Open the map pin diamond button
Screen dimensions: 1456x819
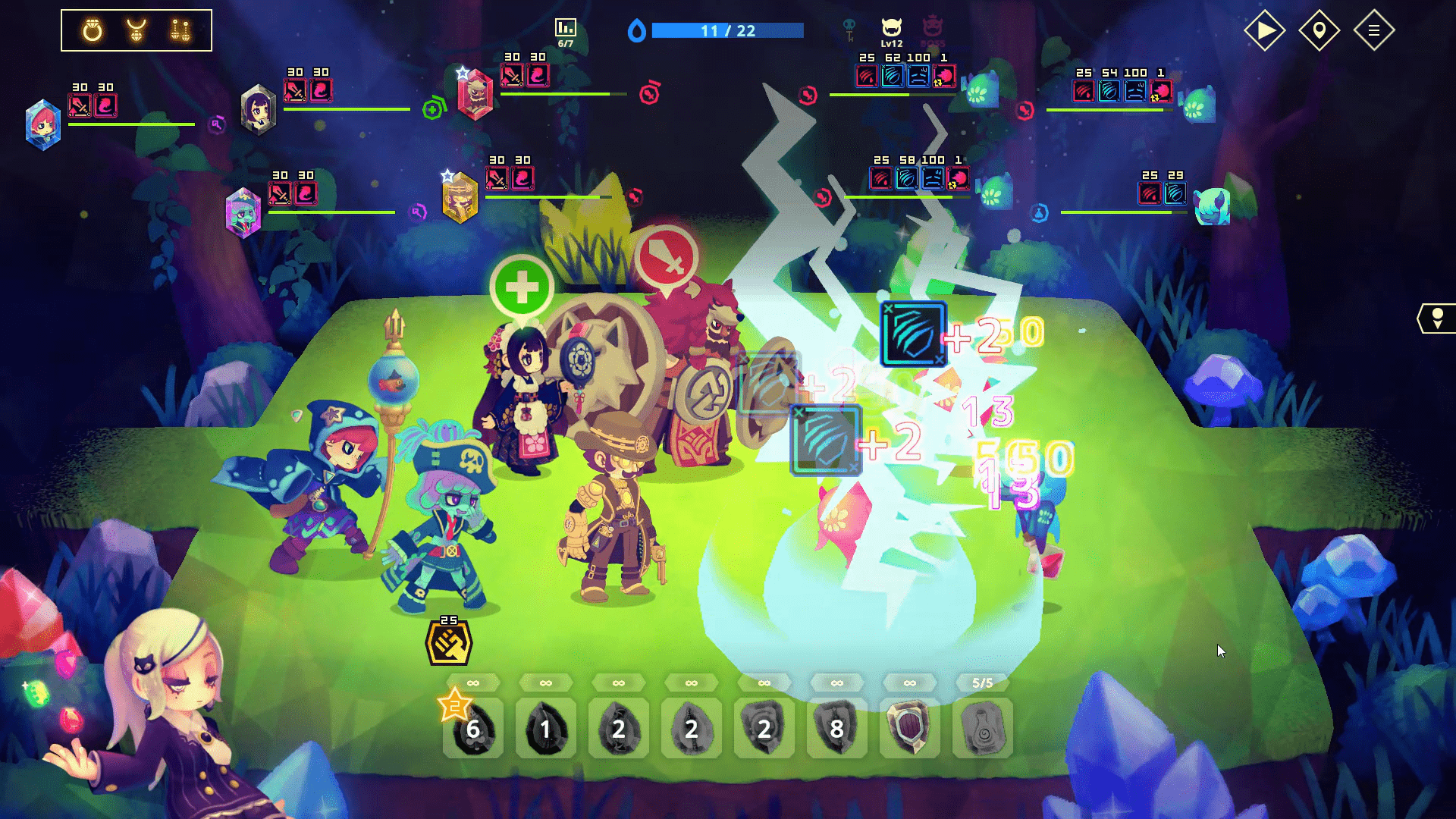(x=1319, y=30)
